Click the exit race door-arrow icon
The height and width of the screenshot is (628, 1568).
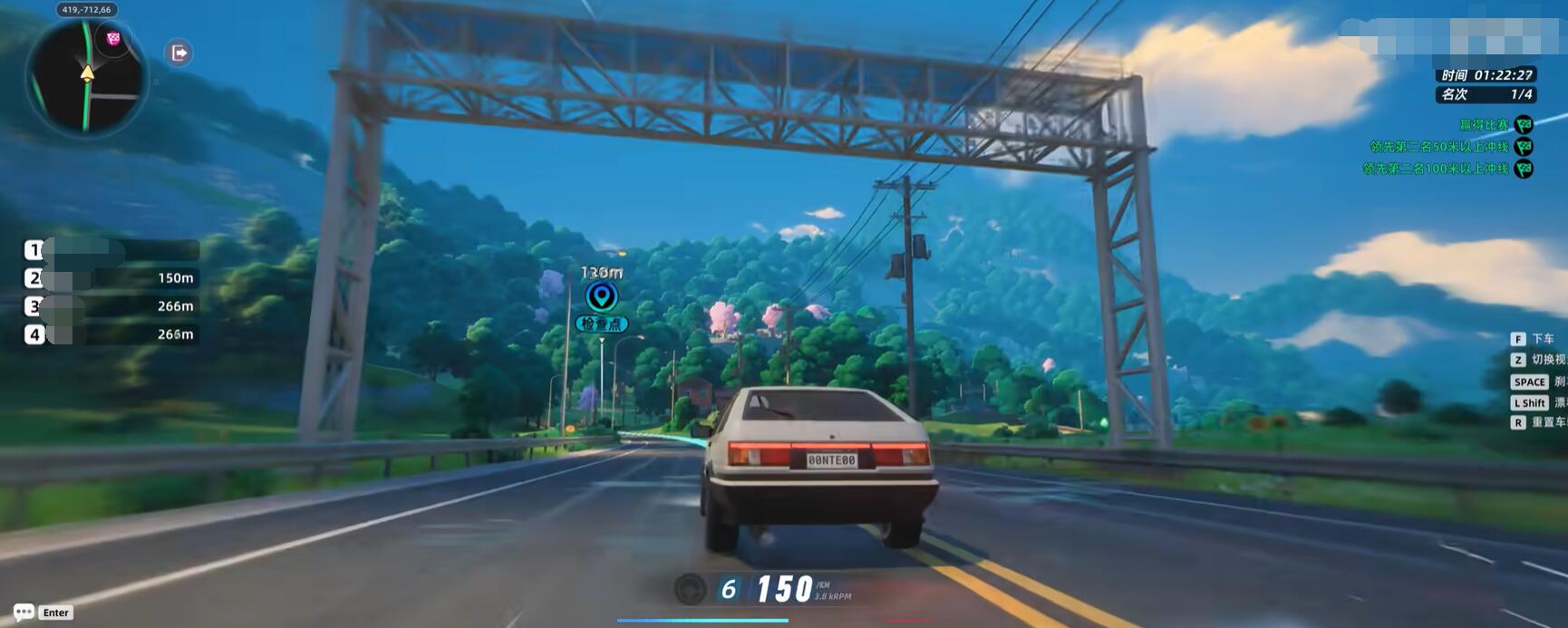click(x=179, y=53)
